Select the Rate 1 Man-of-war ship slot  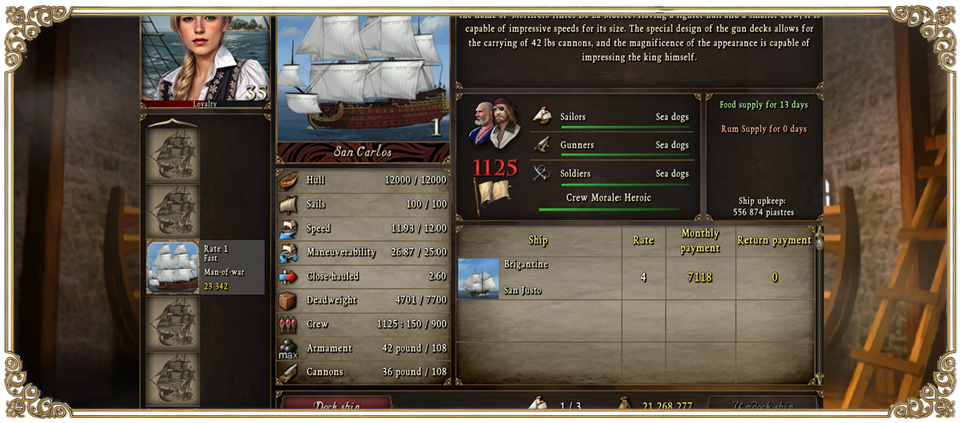[206, 267]
